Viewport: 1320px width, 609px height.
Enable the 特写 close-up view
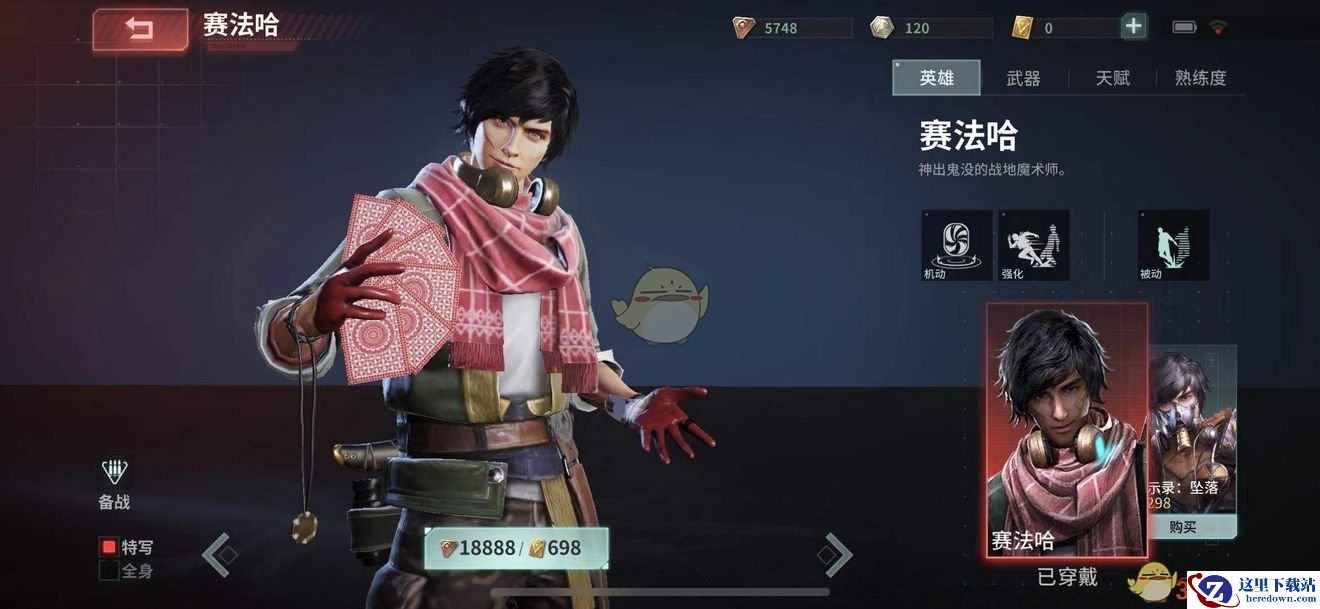coord(109,547)
